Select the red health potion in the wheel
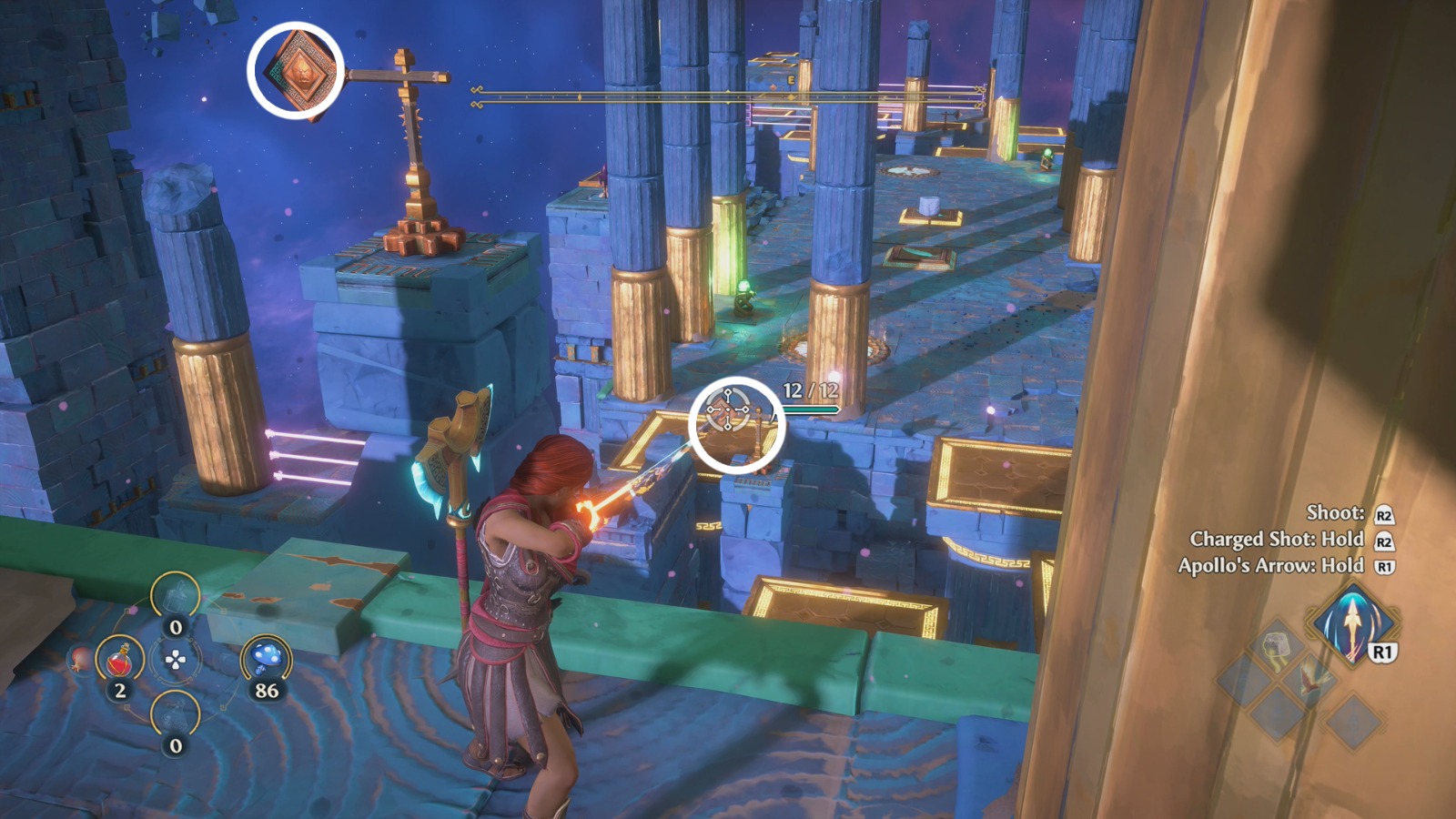This screenshot has width=1456, height=819. pos(119,659)
